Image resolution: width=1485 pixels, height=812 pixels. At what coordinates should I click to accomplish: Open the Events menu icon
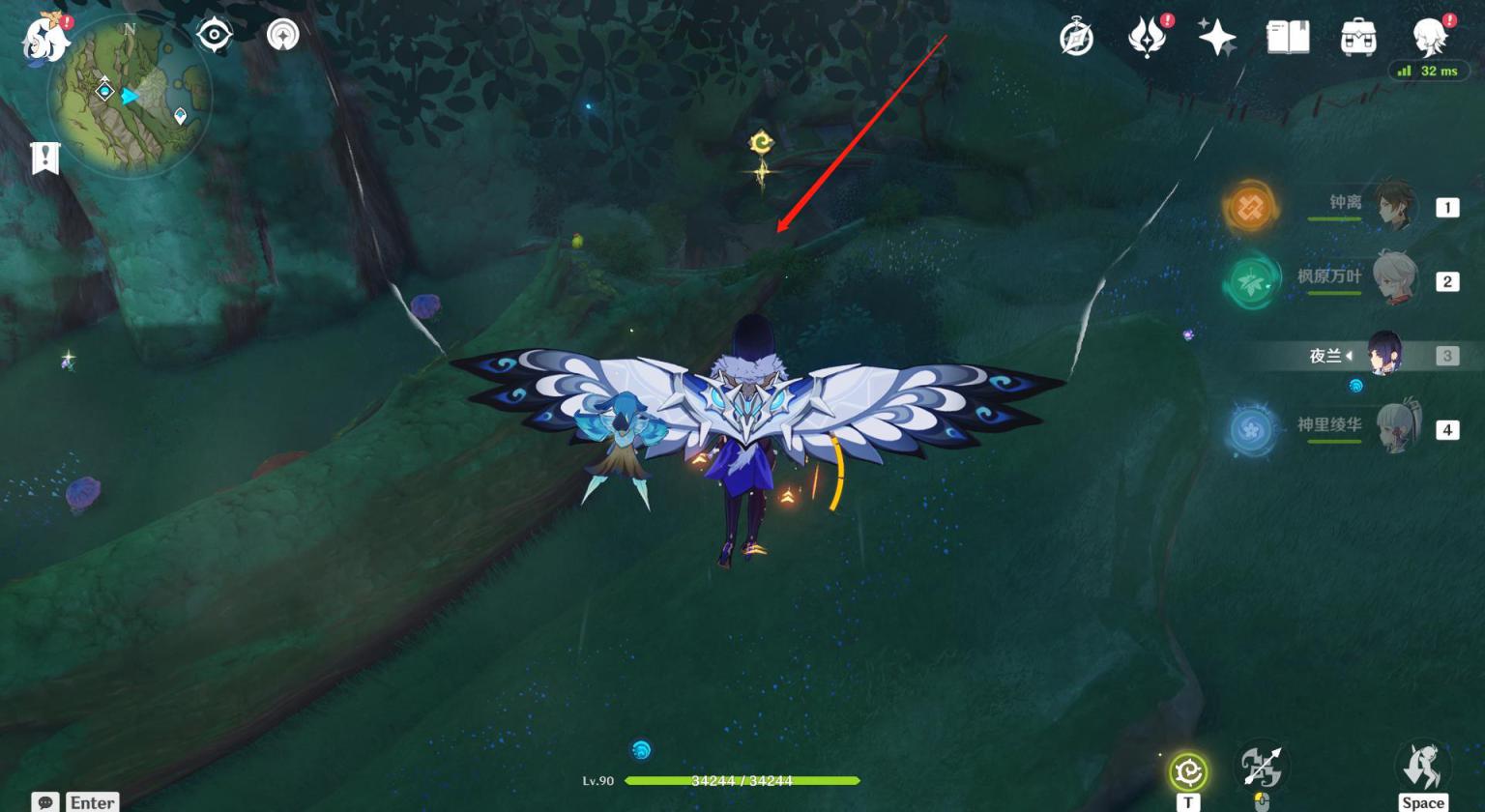coord(1147,38)
